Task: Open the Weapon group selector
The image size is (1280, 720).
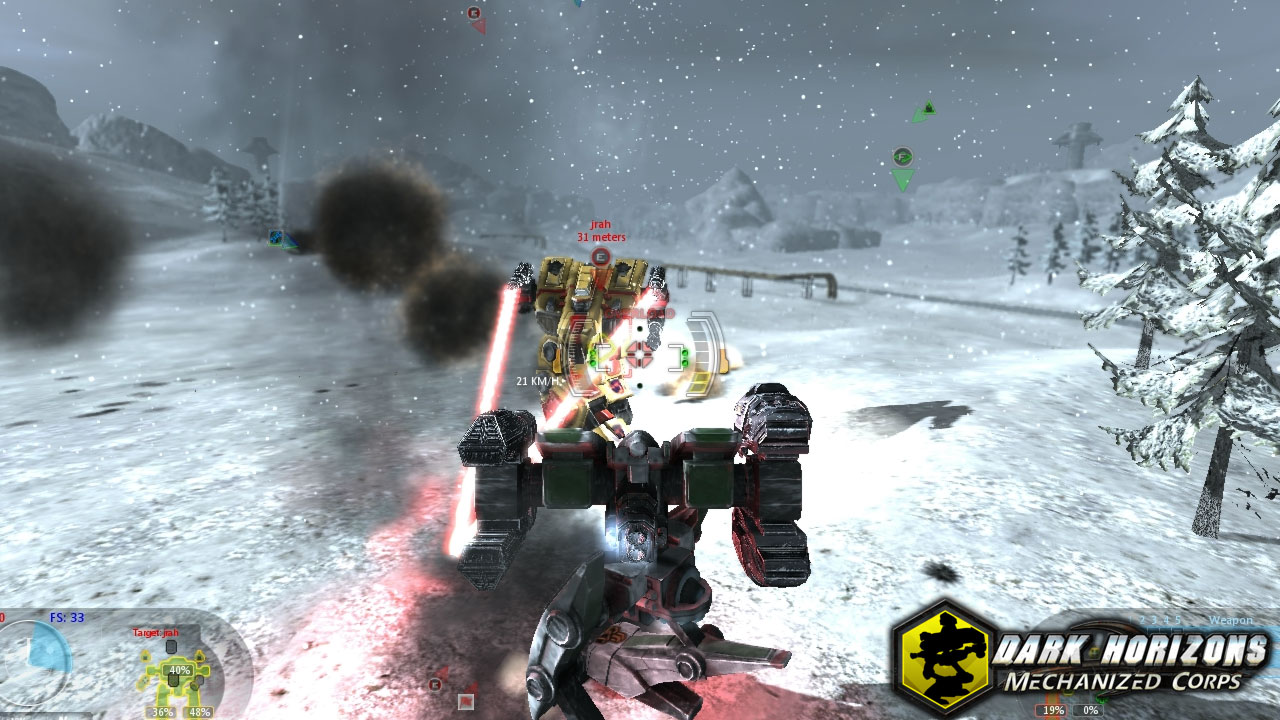Action: 1230,620
